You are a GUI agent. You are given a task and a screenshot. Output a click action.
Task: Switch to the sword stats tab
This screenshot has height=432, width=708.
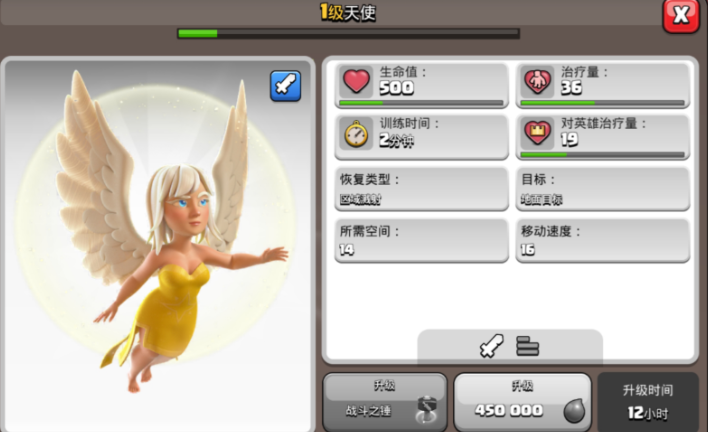pos(491,346)
